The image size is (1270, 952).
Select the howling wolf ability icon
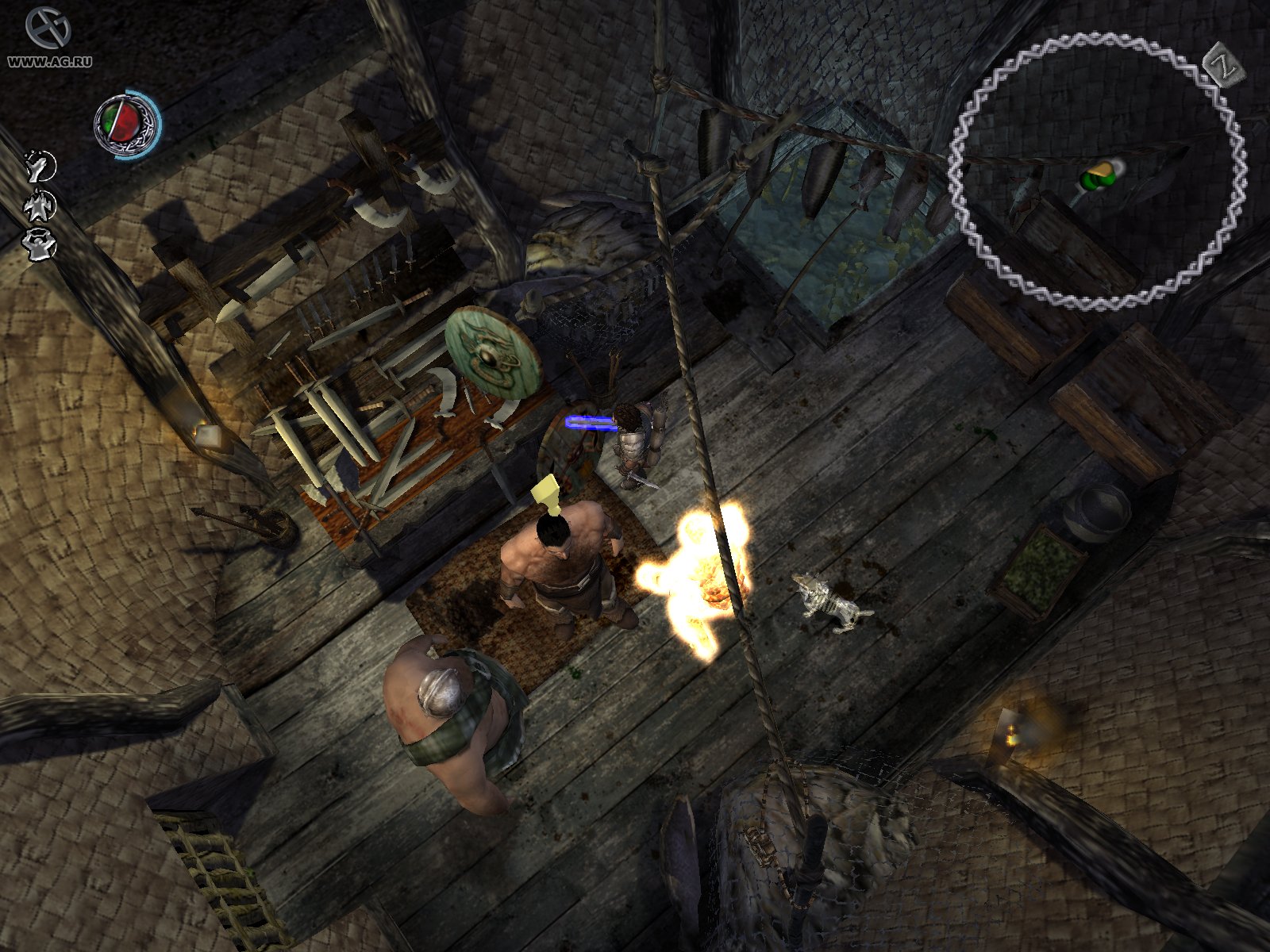37,165
